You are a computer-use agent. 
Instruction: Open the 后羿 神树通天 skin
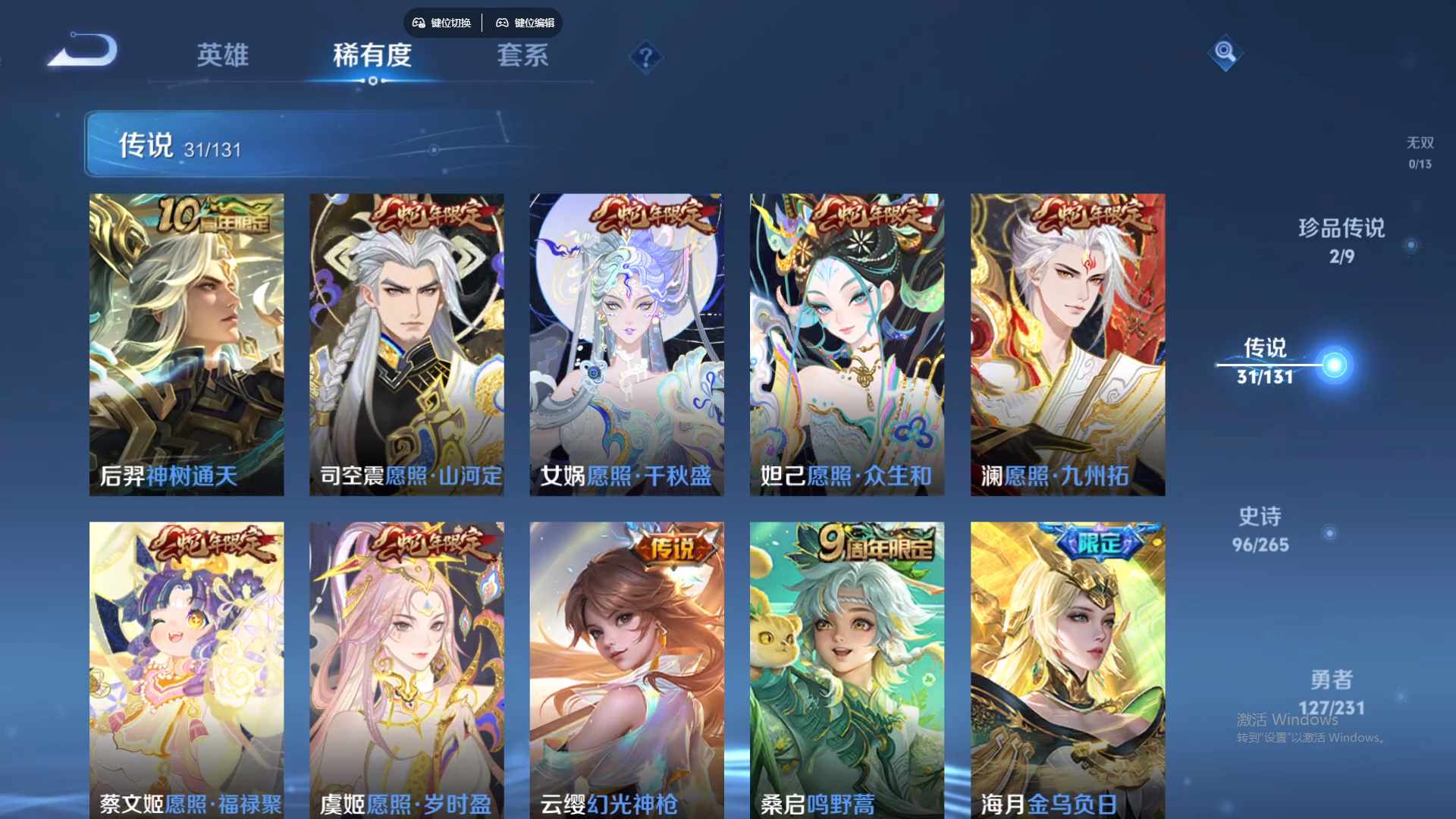[187, 341]
